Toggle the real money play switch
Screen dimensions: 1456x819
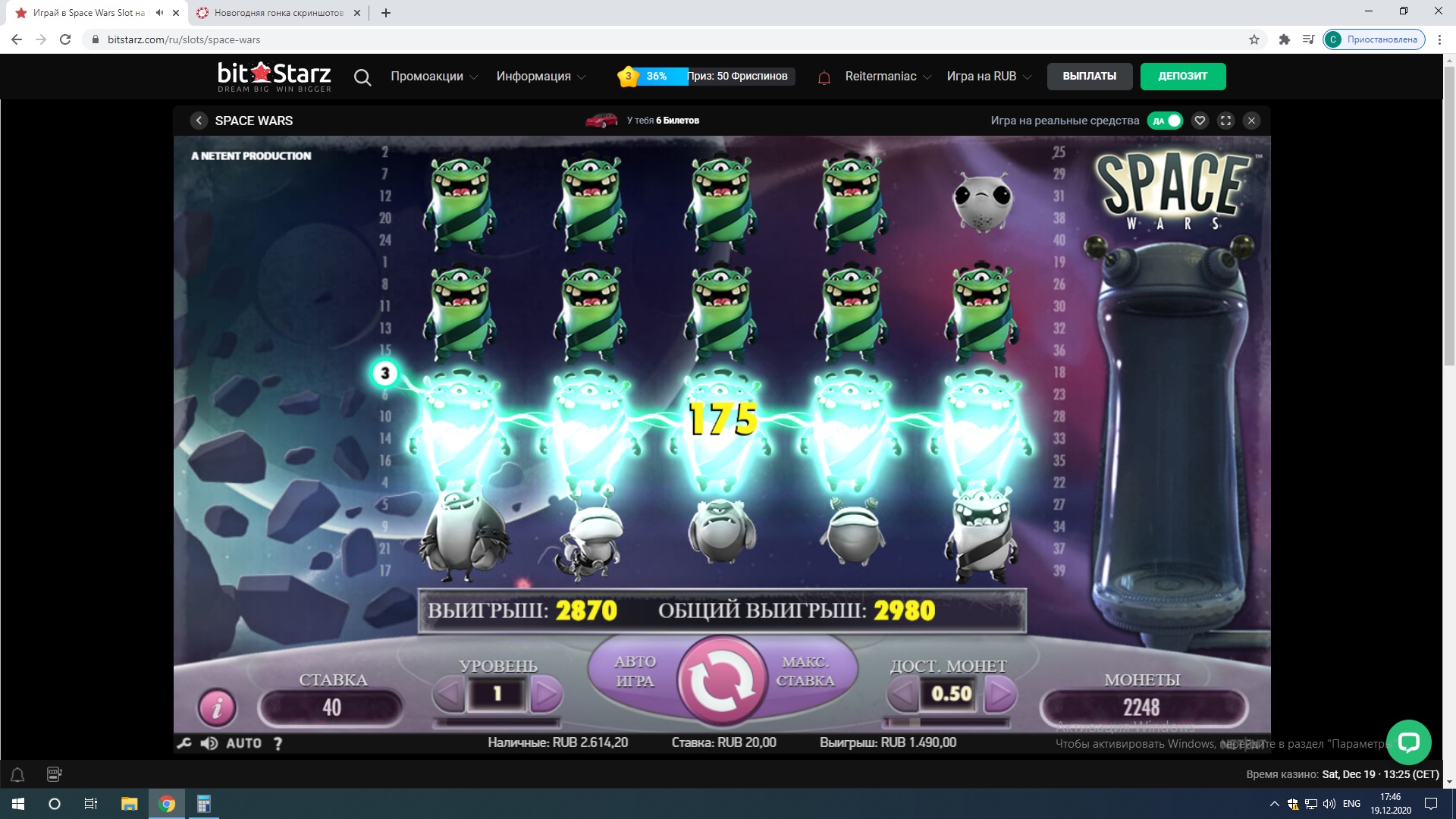pos(1166,121)
